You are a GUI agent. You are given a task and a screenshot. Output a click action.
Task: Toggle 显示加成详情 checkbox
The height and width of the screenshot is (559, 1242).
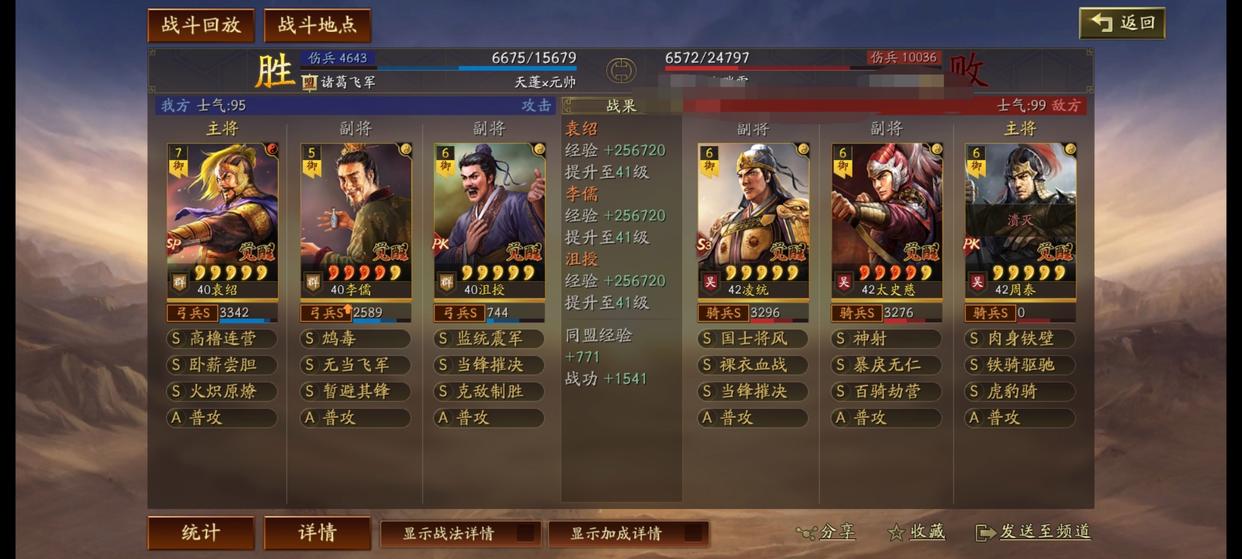(x=628, y=533)
